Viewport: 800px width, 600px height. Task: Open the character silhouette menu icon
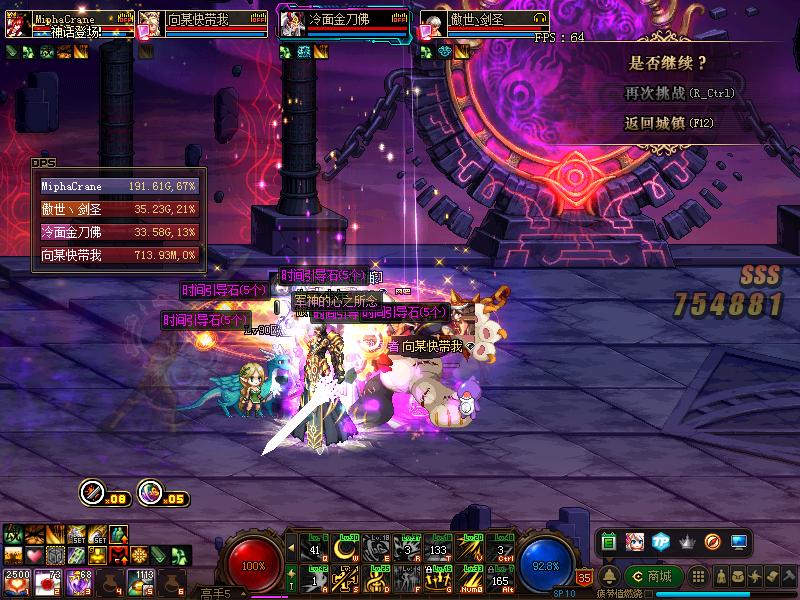pos(721,576)
